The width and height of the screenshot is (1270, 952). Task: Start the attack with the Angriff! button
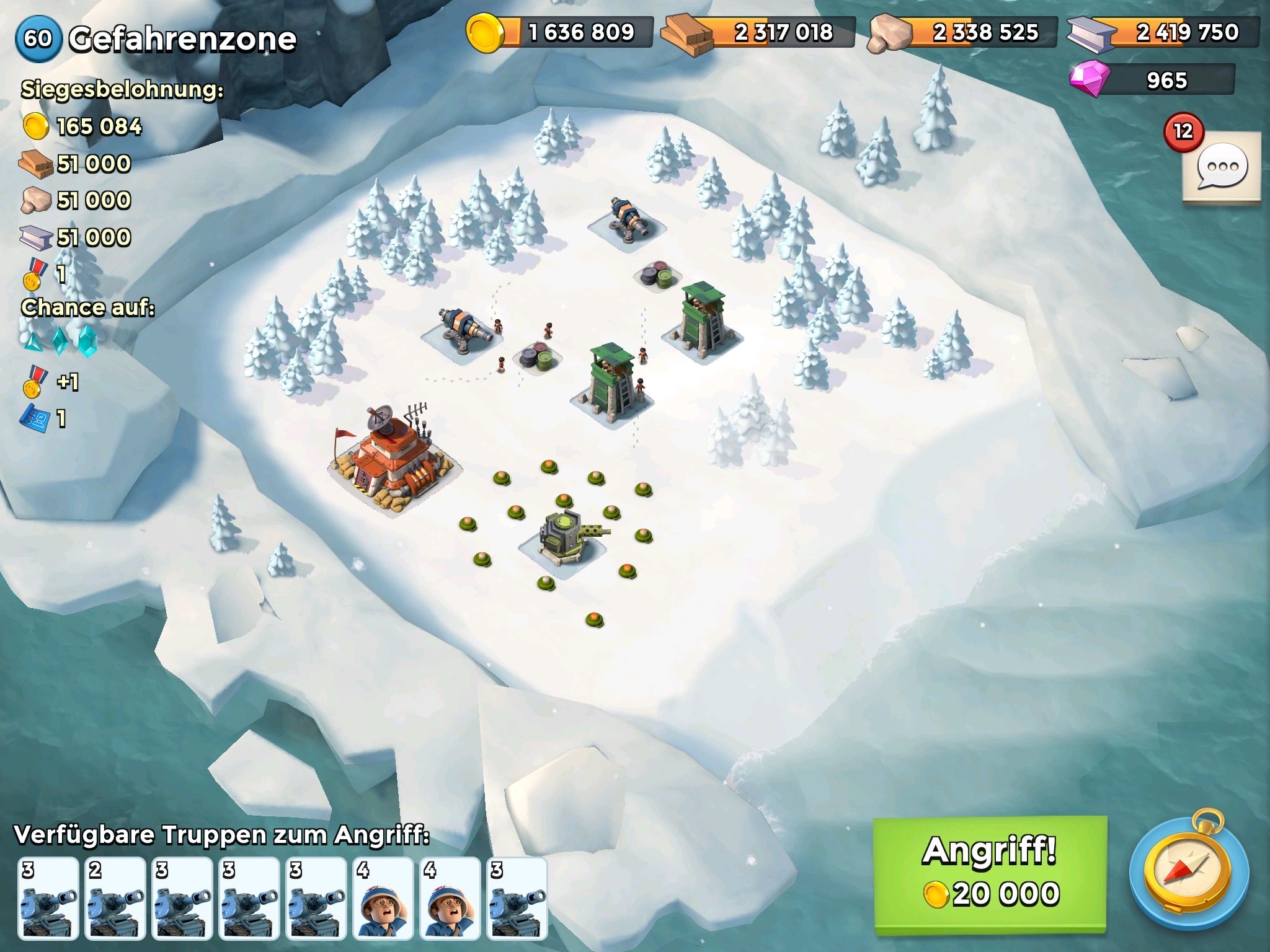(x=990, y=873)
